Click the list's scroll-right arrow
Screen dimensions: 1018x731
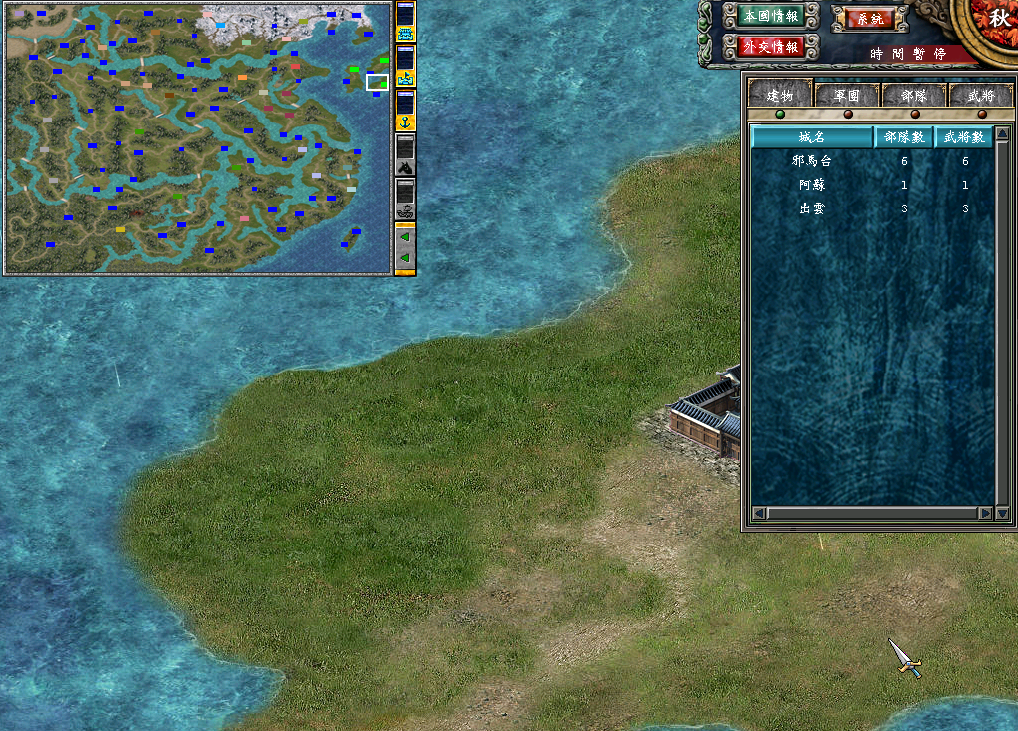(x=986, y=513)
